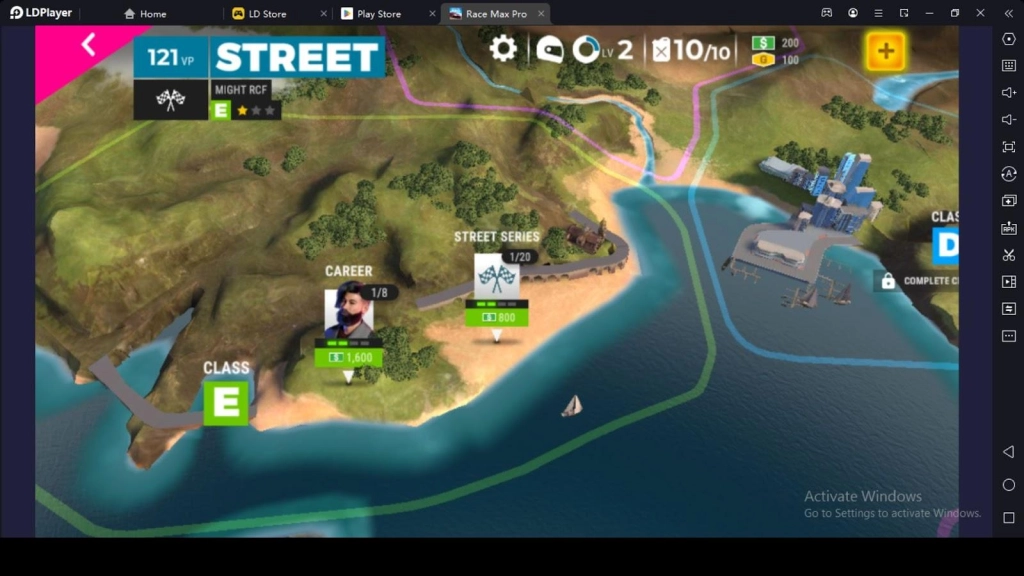Open the helmet driver profile
1024x576 pixels.
tap(549, 49)
